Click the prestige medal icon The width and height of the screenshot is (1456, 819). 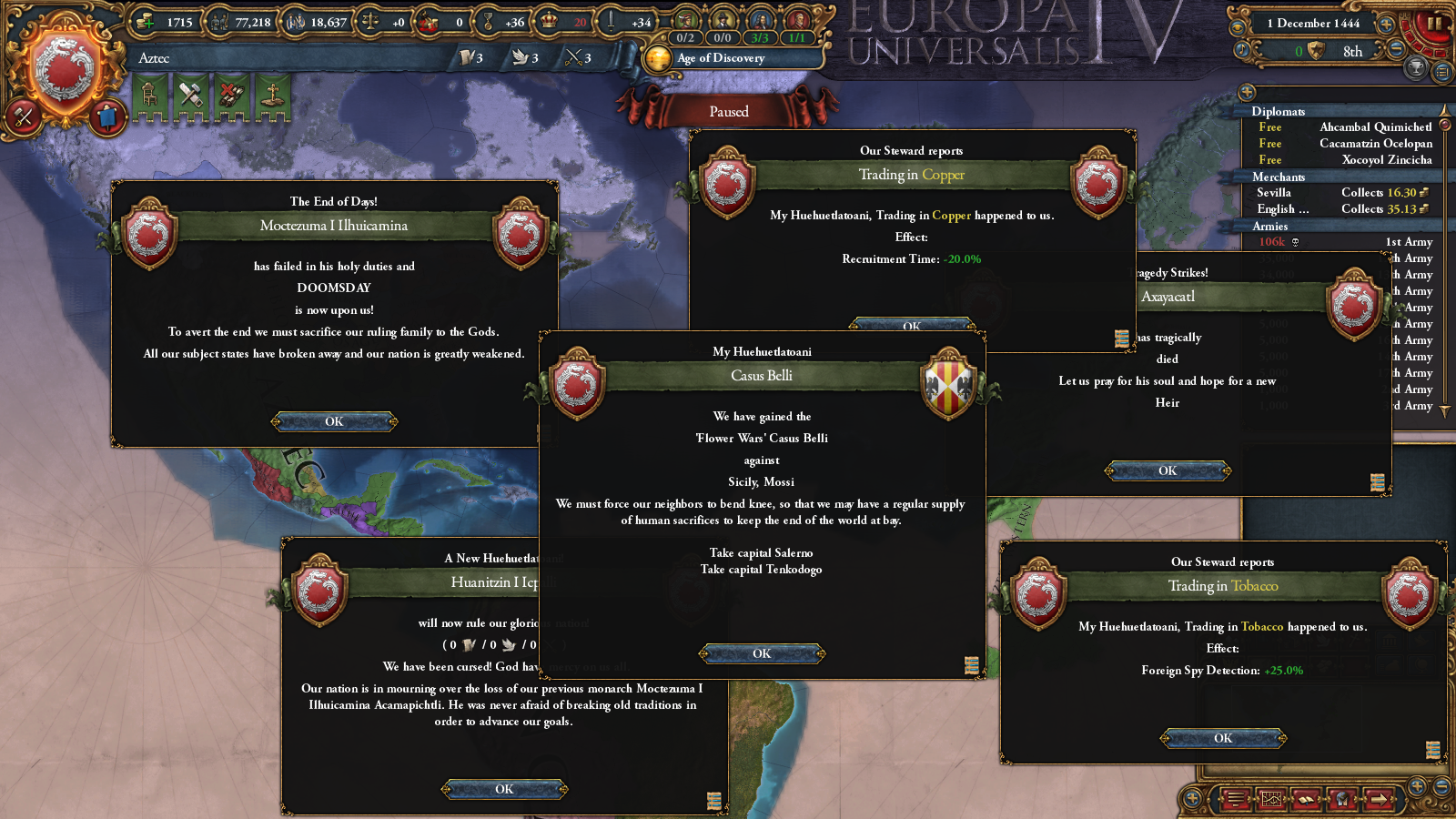487,20
